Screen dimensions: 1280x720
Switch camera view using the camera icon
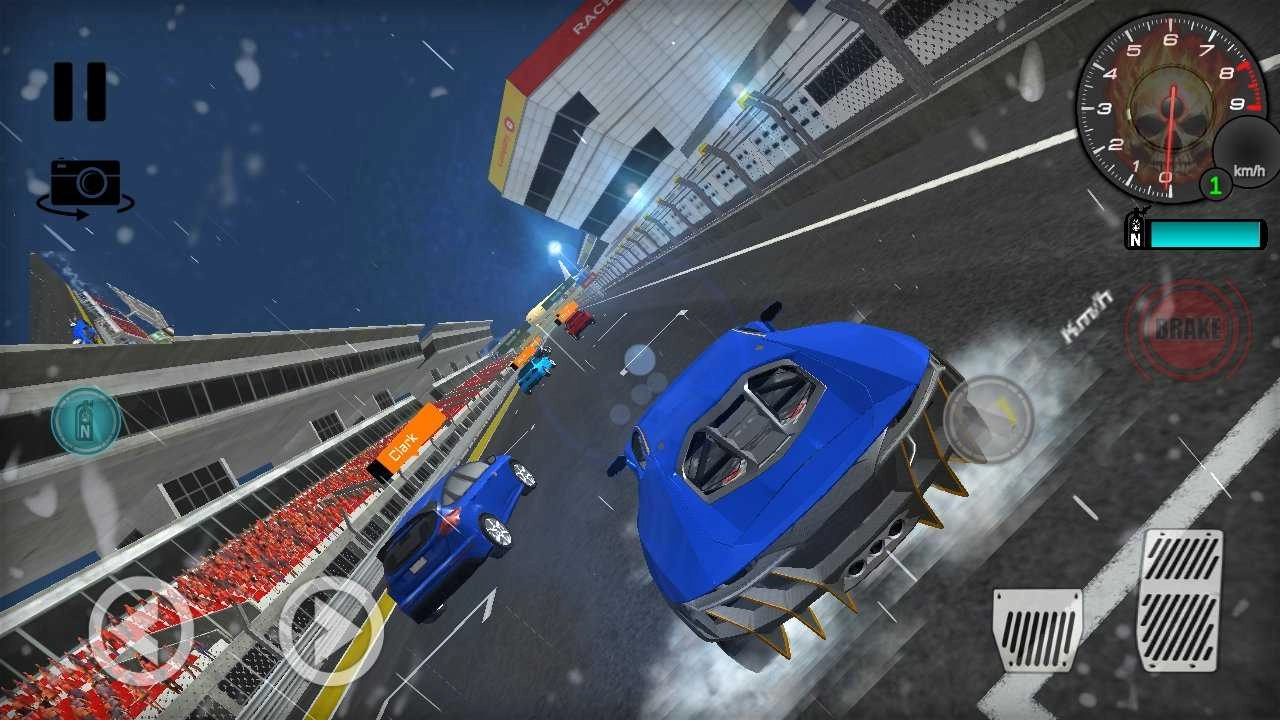(85, 180)
